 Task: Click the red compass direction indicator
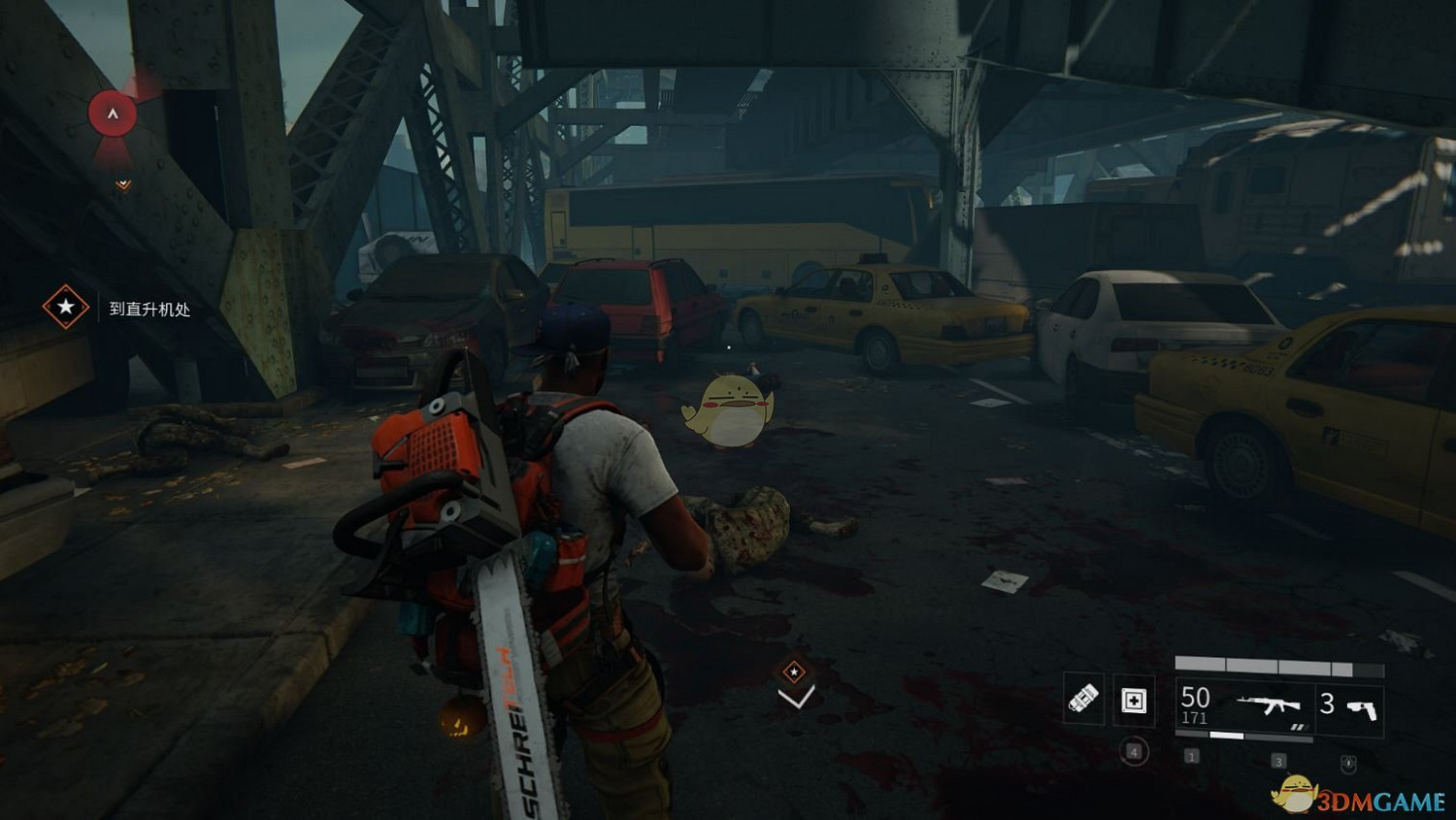coord(113,115)
